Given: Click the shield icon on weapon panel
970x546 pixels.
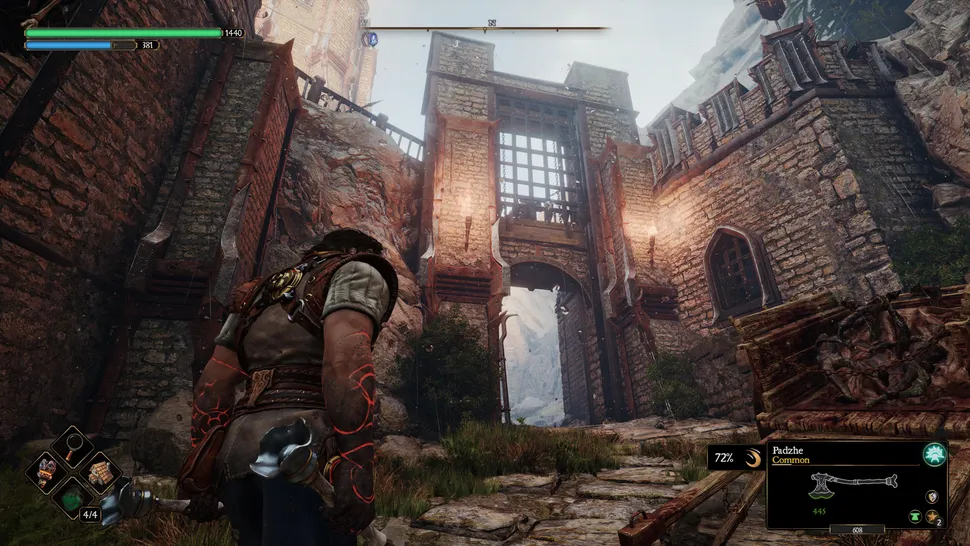Looking at the screenshot, I should point(933,496).
